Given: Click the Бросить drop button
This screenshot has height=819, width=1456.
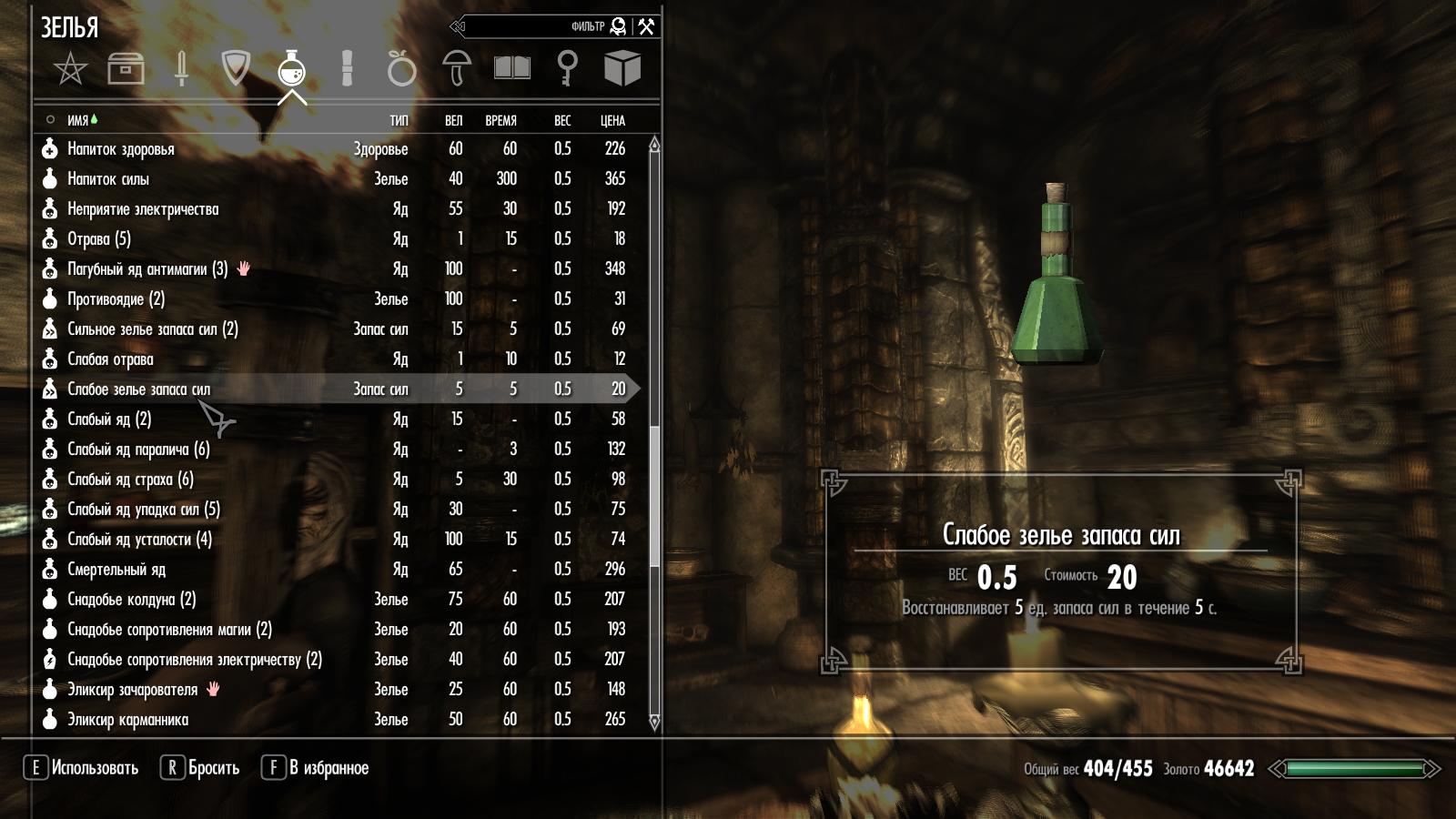Looking at the screenshot, I should tap(201, 768).
